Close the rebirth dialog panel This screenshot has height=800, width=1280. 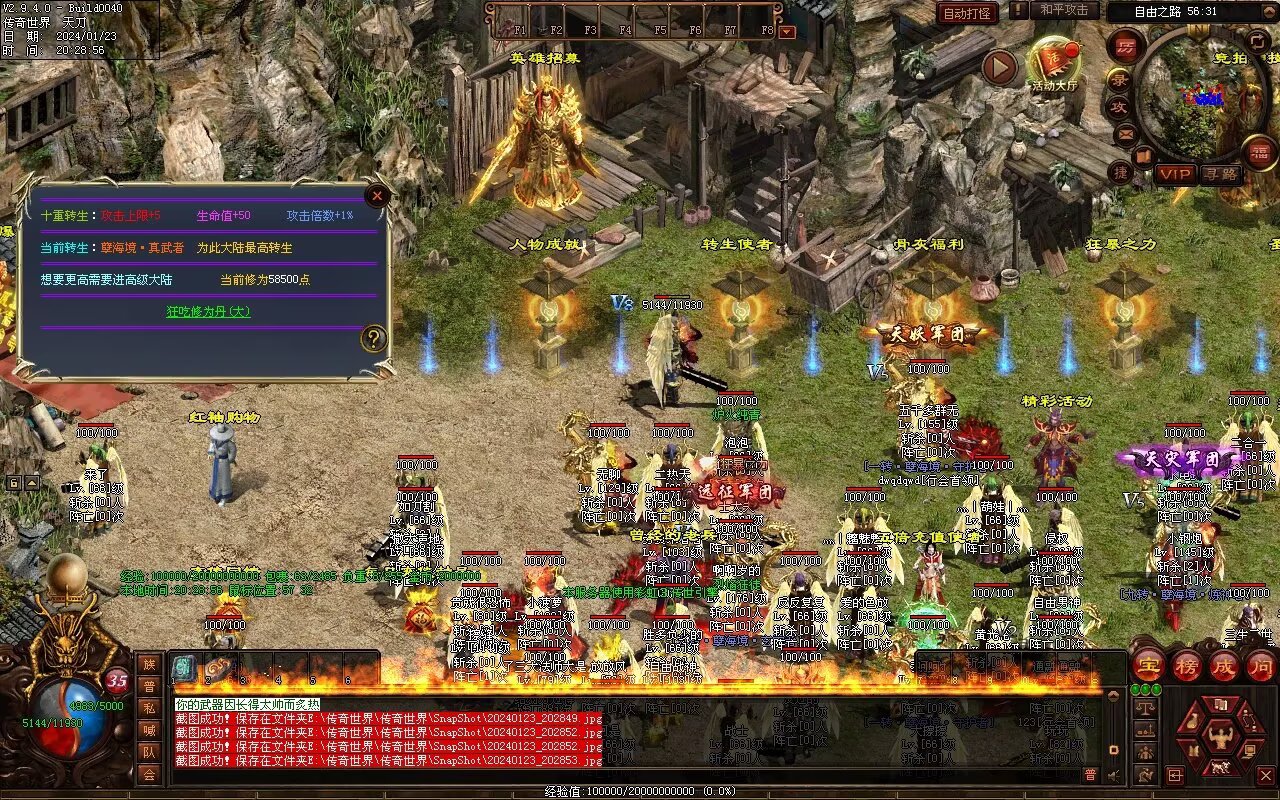[x=377, y=196]
